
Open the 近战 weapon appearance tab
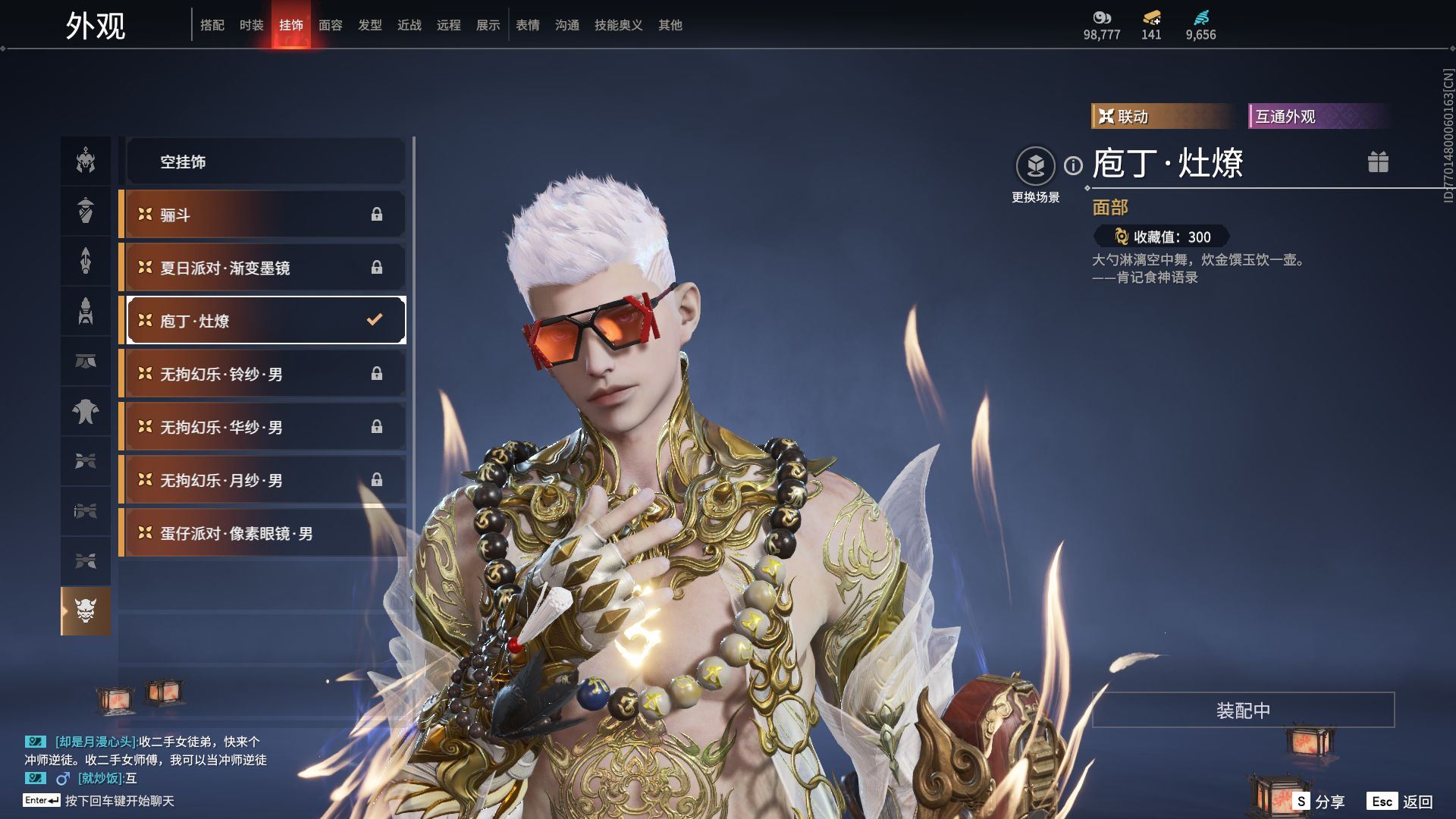coord(409,25)
